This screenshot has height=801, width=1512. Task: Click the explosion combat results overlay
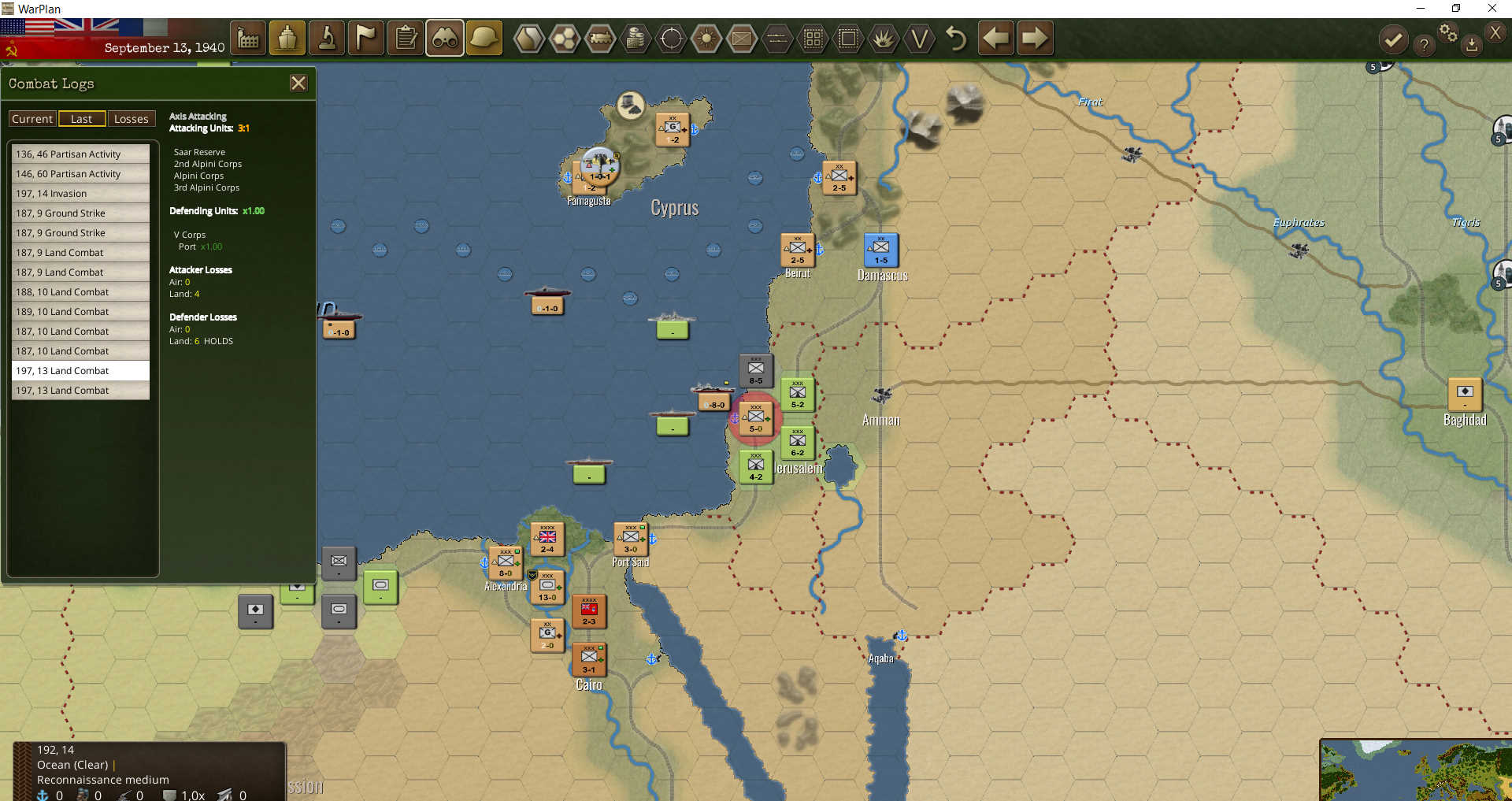(x=884, y=37)
